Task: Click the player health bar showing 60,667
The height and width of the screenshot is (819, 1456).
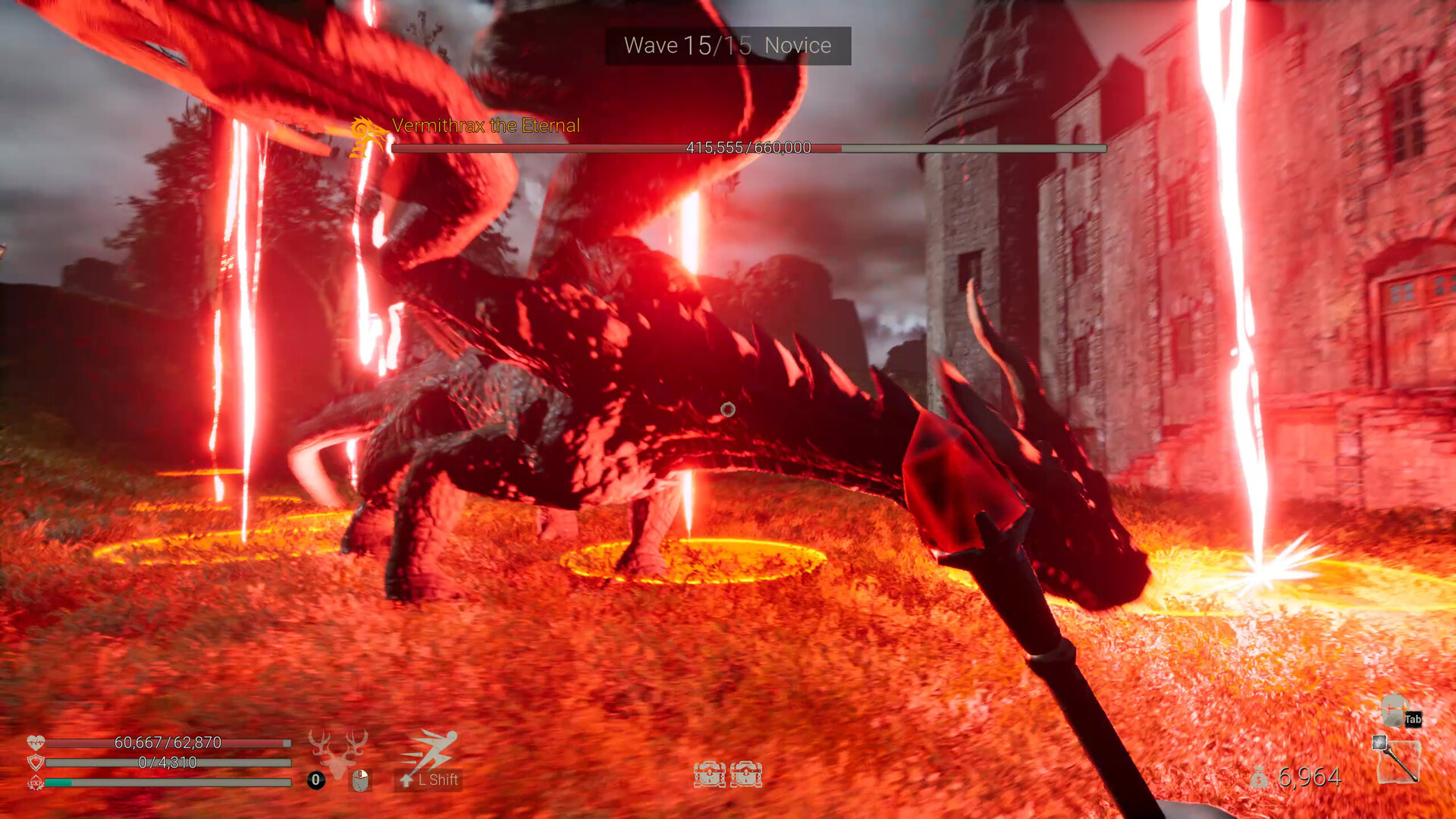Action: [167, 743]
